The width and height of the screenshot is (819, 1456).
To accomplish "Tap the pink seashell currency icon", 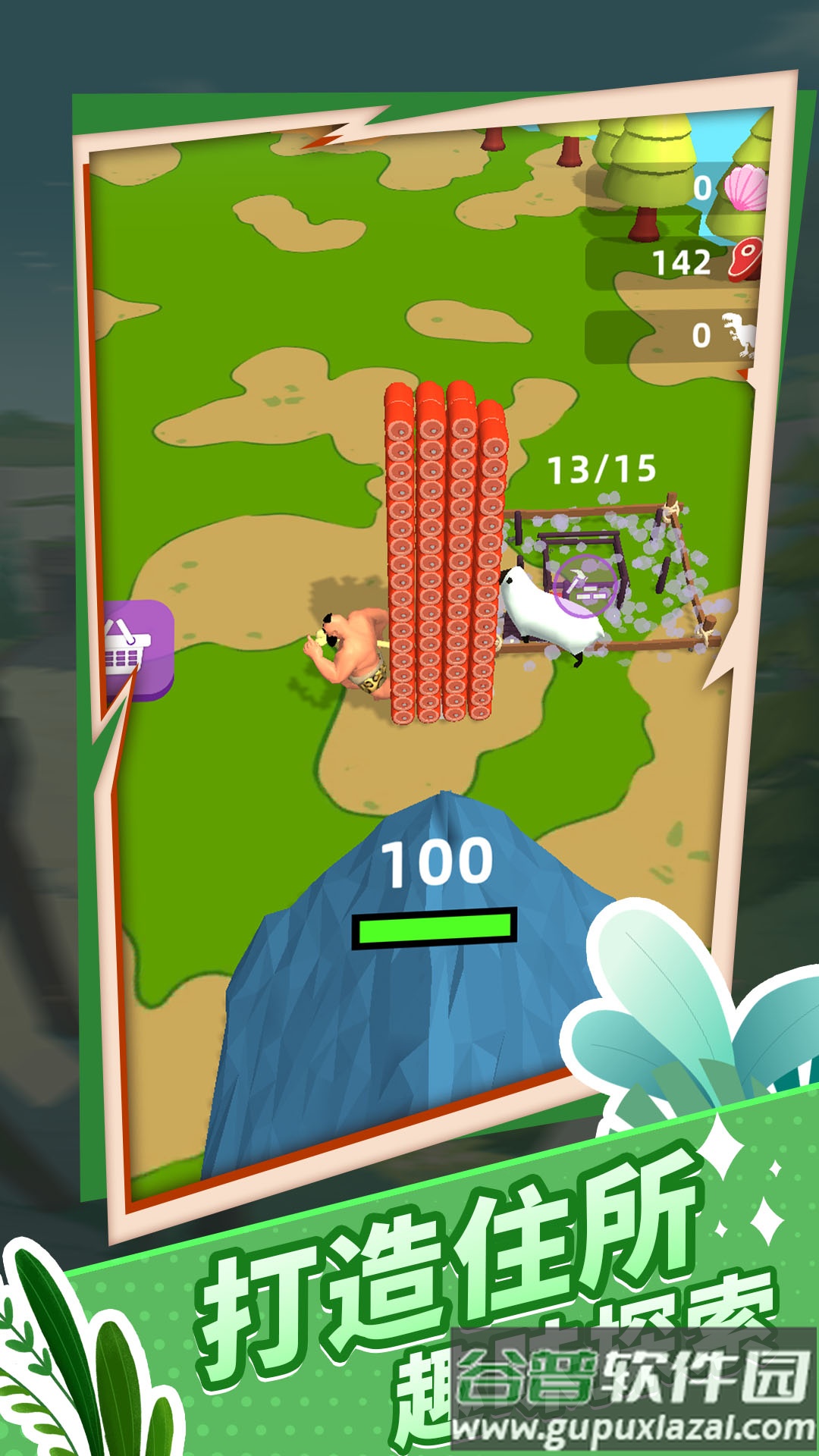I will pyautogui.click(x=746, y=187).
